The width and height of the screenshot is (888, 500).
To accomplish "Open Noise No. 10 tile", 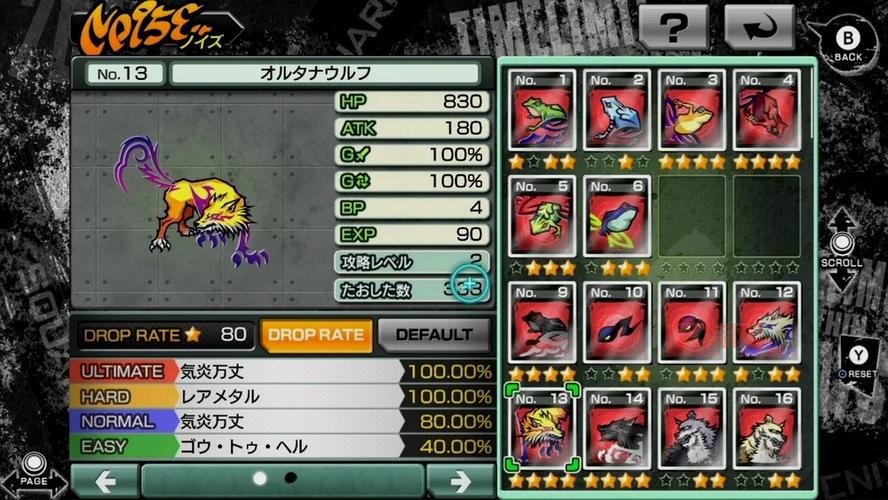I will [x=617, y=323].
